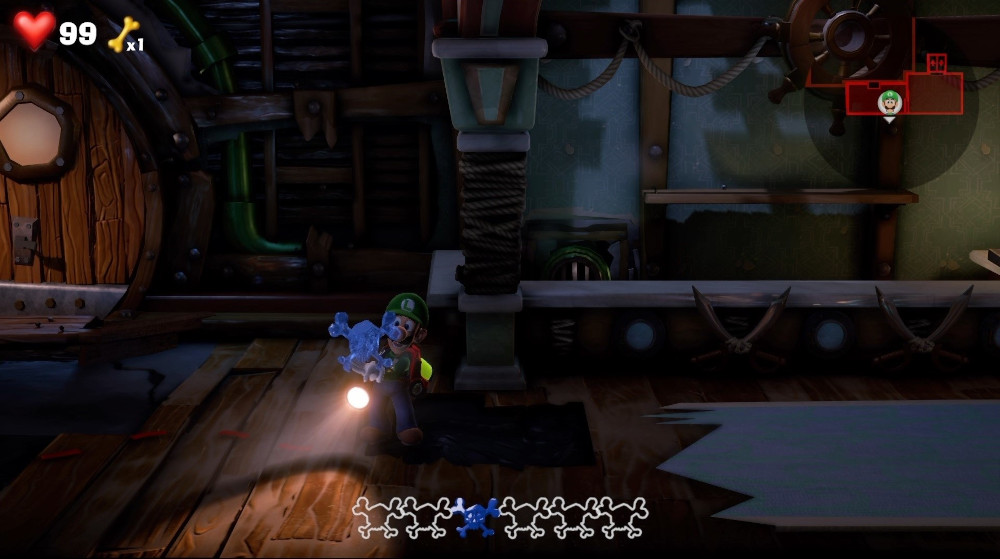Select the blue highlighted skull-and-bones icon
The height and width of the screenshot is (559, 1000).
click(x=477, y=517)
